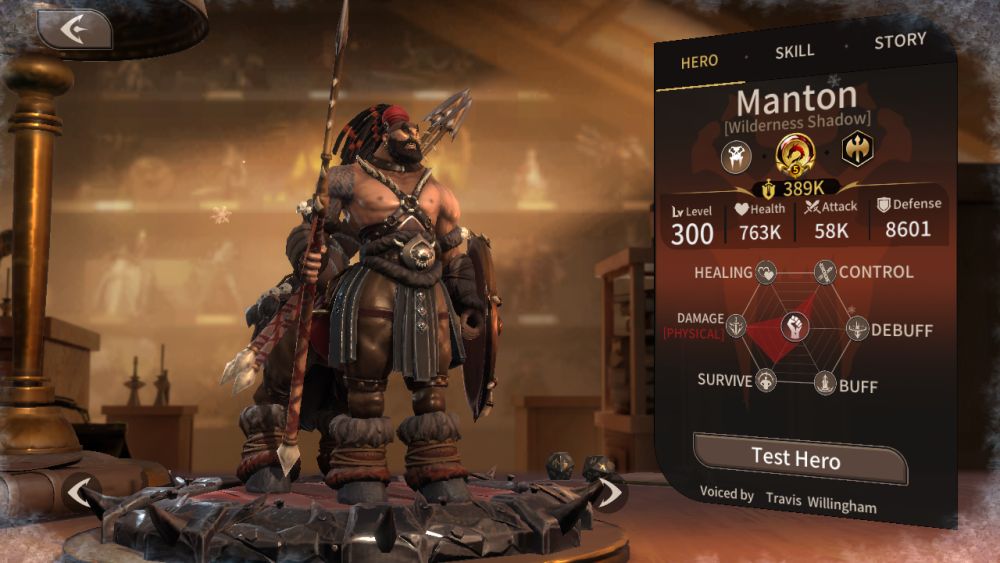The image size is (1000, 563).
Task: Tap the Debuff attribute icon
Action: click(x=858, y=328)
